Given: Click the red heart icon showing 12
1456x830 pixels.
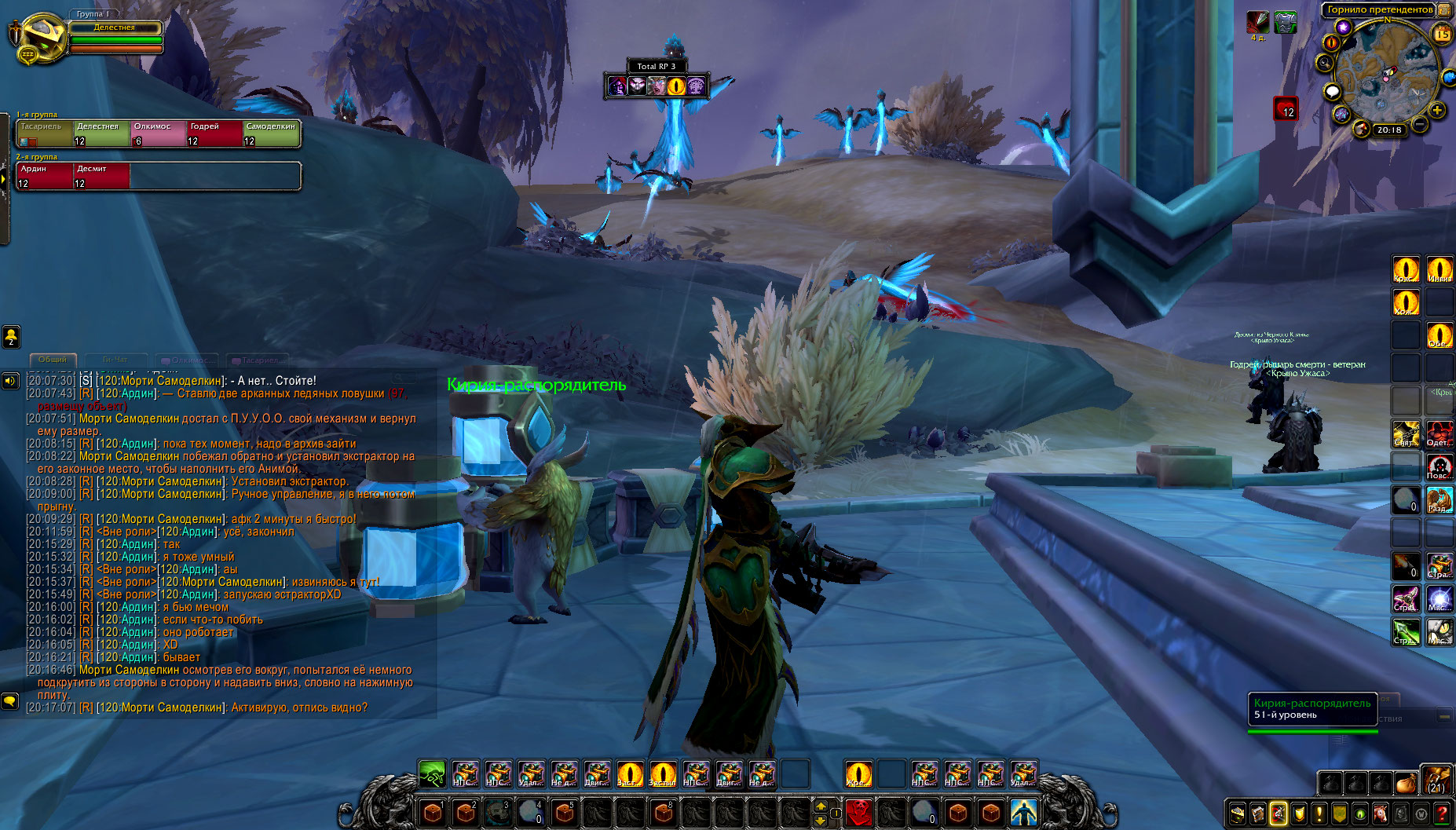Looking at the screenshot, I should coord(1286,108).
